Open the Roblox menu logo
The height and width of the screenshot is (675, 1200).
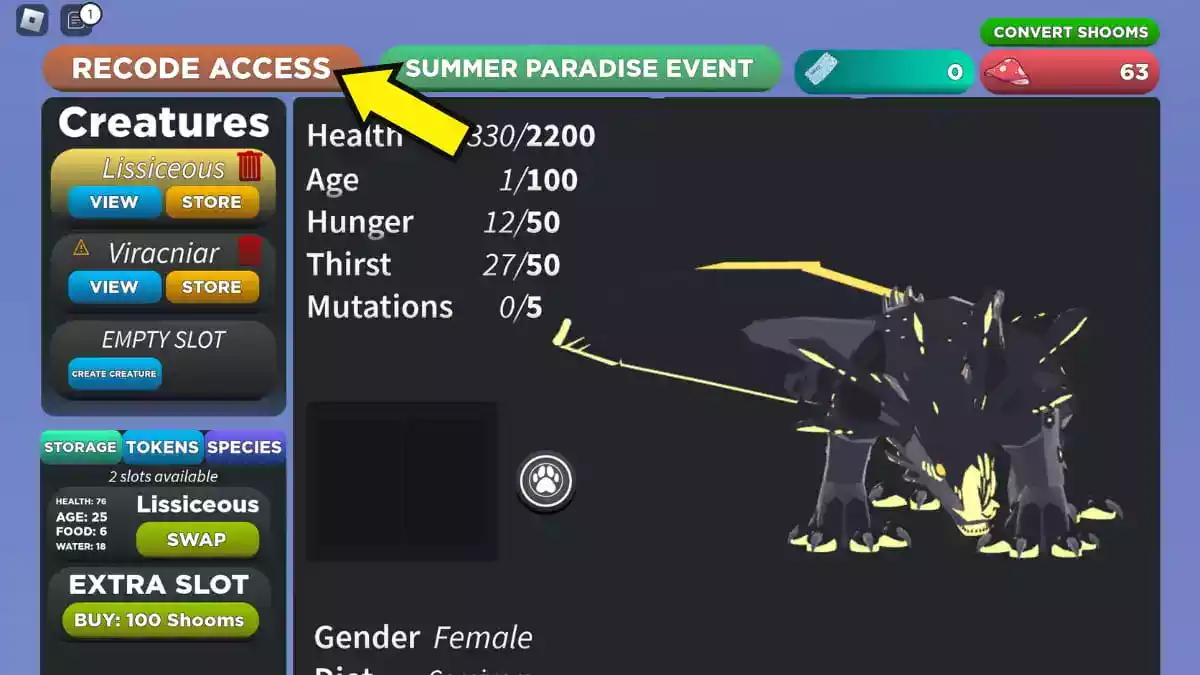pyautogui.click(x=32, y=20)
